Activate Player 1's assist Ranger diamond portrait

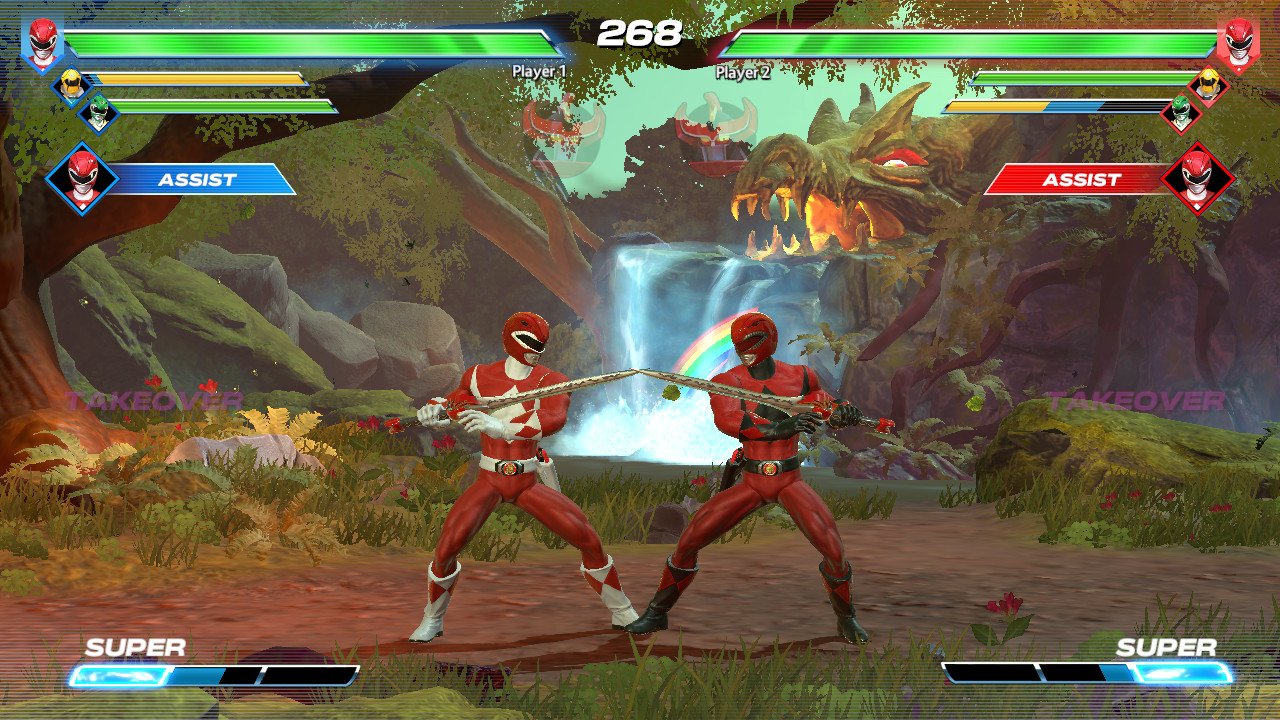pyautogui.click(x=82, y=180)
